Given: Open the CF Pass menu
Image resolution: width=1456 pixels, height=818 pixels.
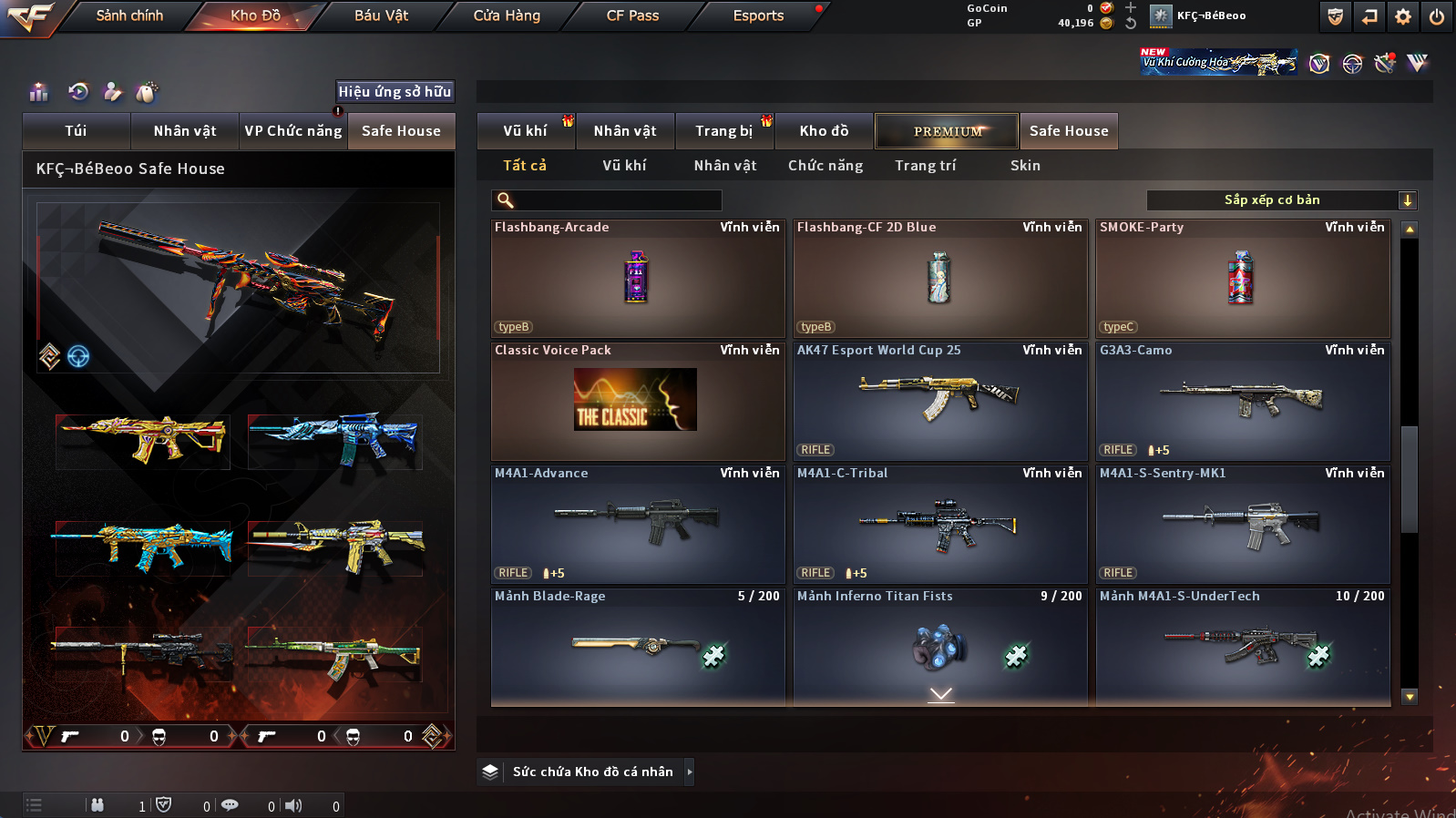Looking at the screenshot, I should tap(632, 15).
